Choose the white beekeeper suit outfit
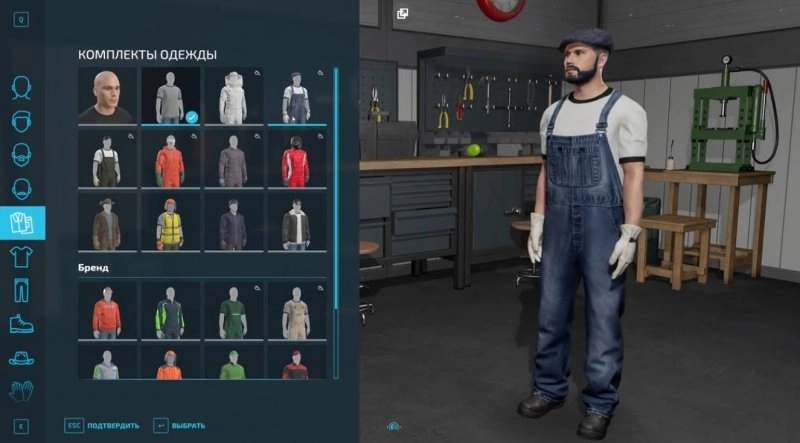The image size is (800, 443). point(233,97)
